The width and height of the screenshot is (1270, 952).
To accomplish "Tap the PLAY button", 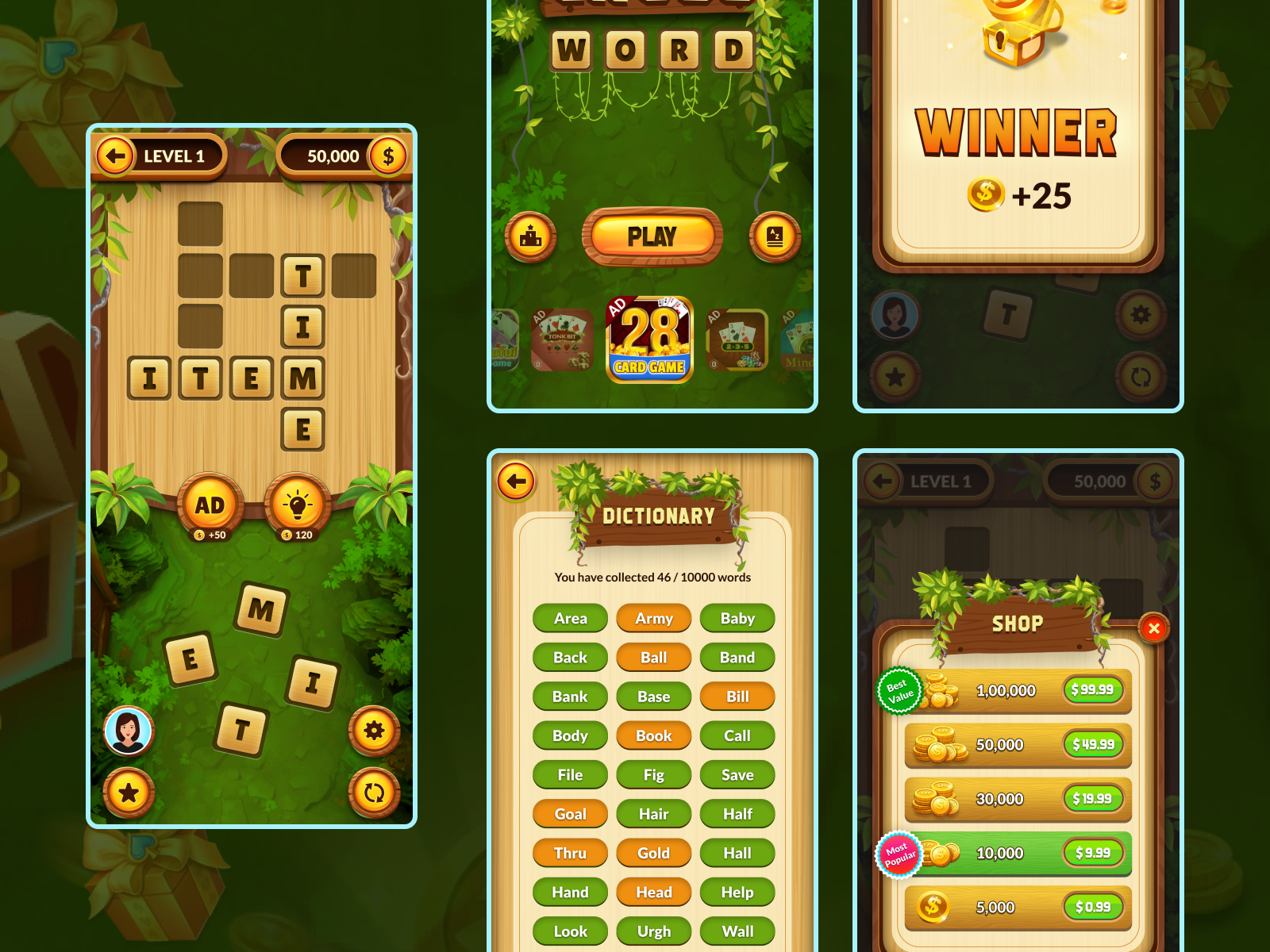I will 652,236.
